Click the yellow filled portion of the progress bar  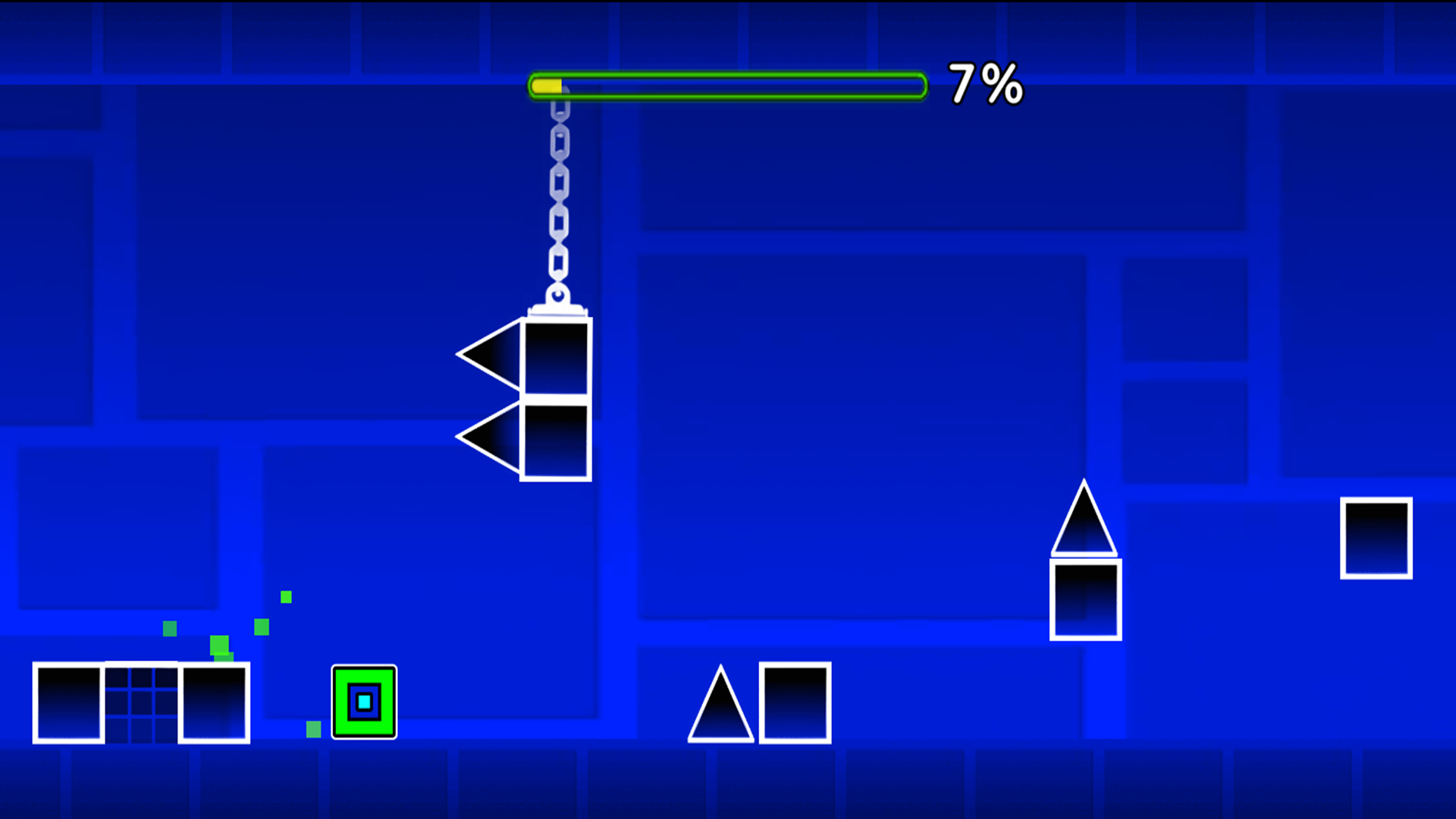548,86
